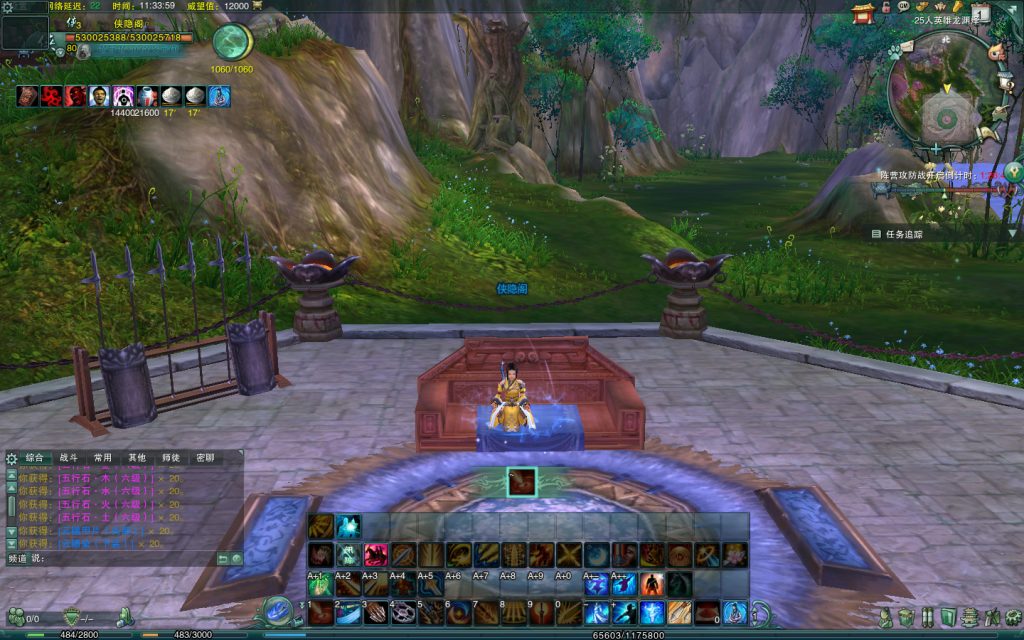1024x640 pixels.
Task: Activate the orange silhouette figure skill
Action: 652,583
